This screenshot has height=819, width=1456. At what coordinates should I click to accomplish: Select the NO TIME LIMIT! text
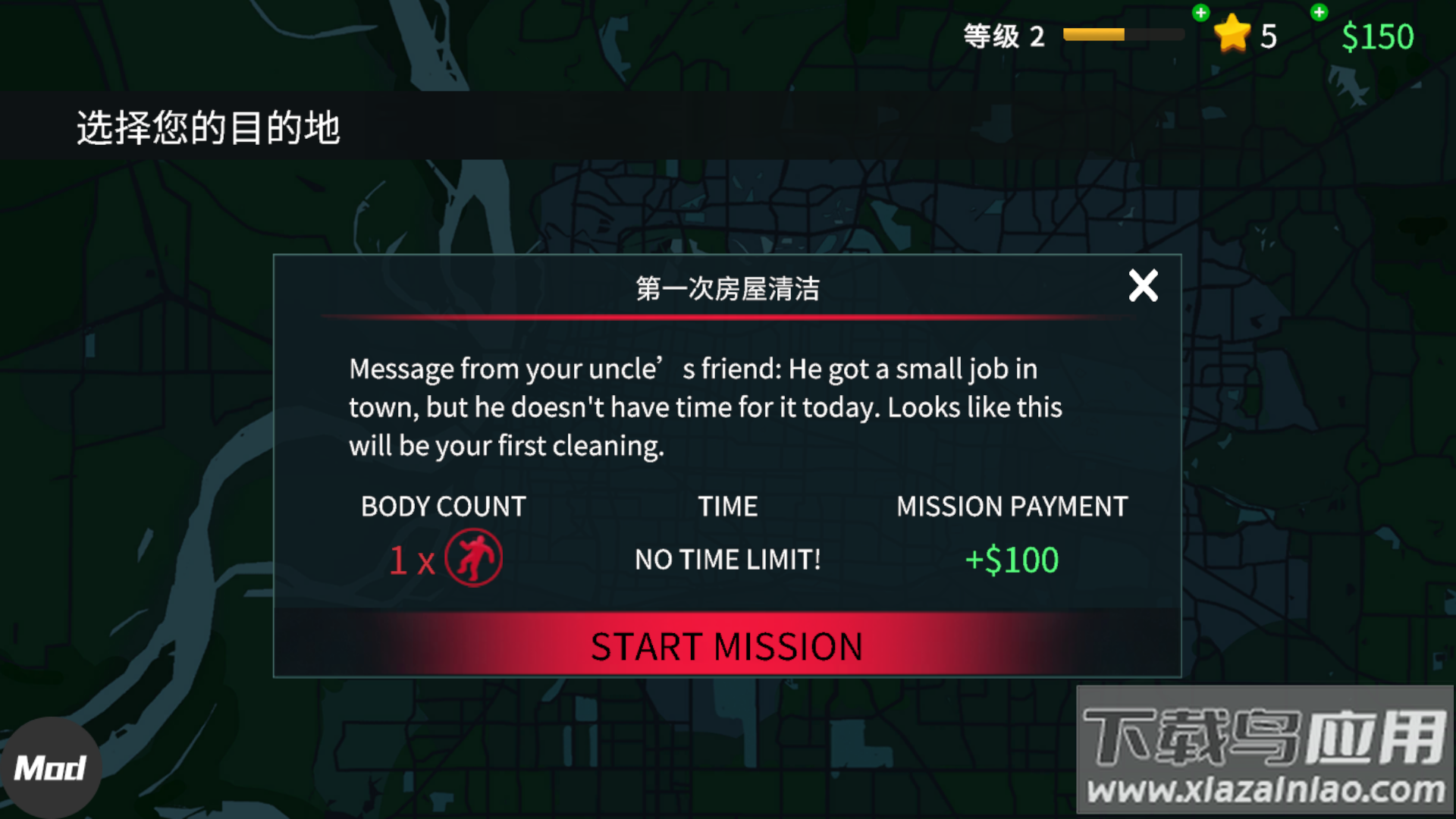726,559
